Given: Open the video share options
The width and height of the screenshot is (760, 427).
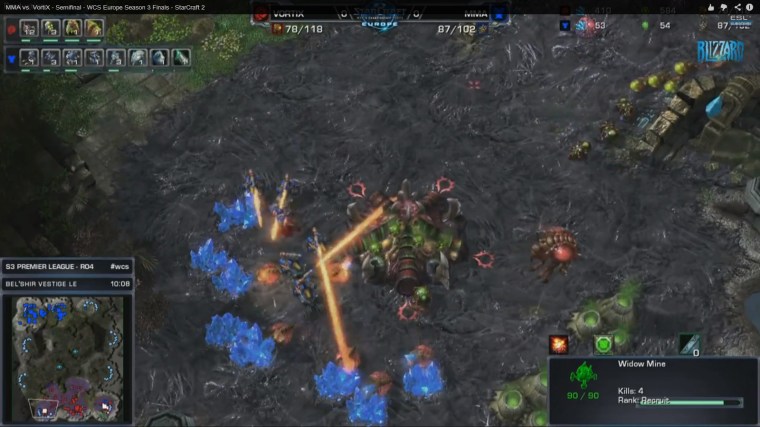Looking at the screenshot, I should pos(736,7).
